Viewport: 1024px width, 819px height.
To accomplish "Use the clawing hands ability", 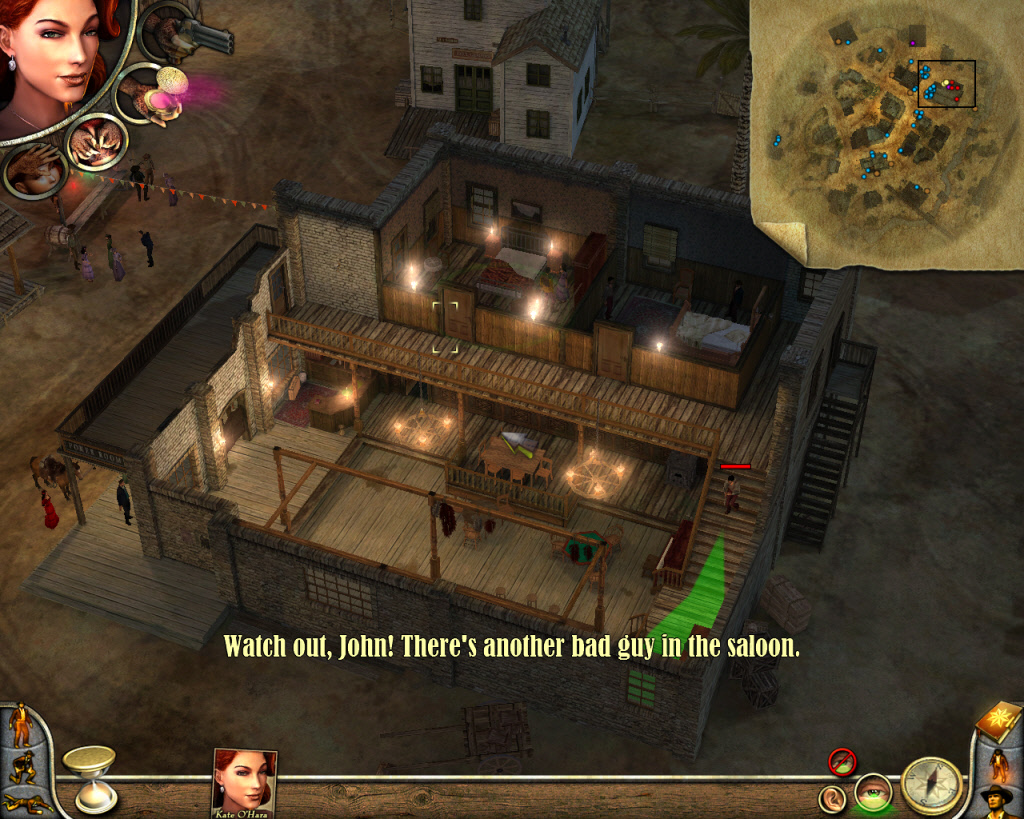I will tap(96, 143).
